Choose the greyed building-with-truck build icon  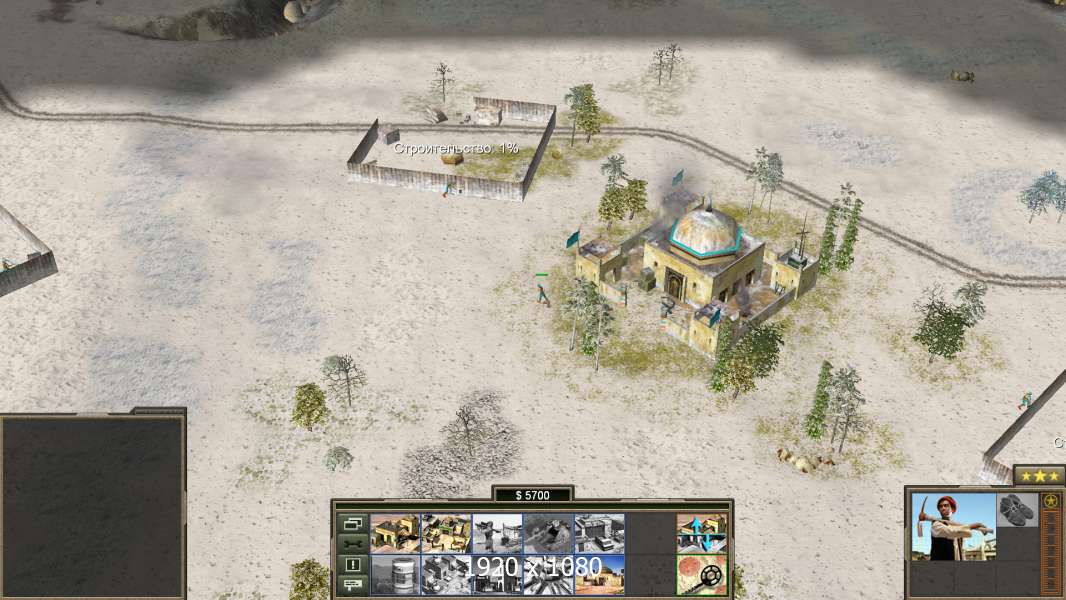pos(599,533)
